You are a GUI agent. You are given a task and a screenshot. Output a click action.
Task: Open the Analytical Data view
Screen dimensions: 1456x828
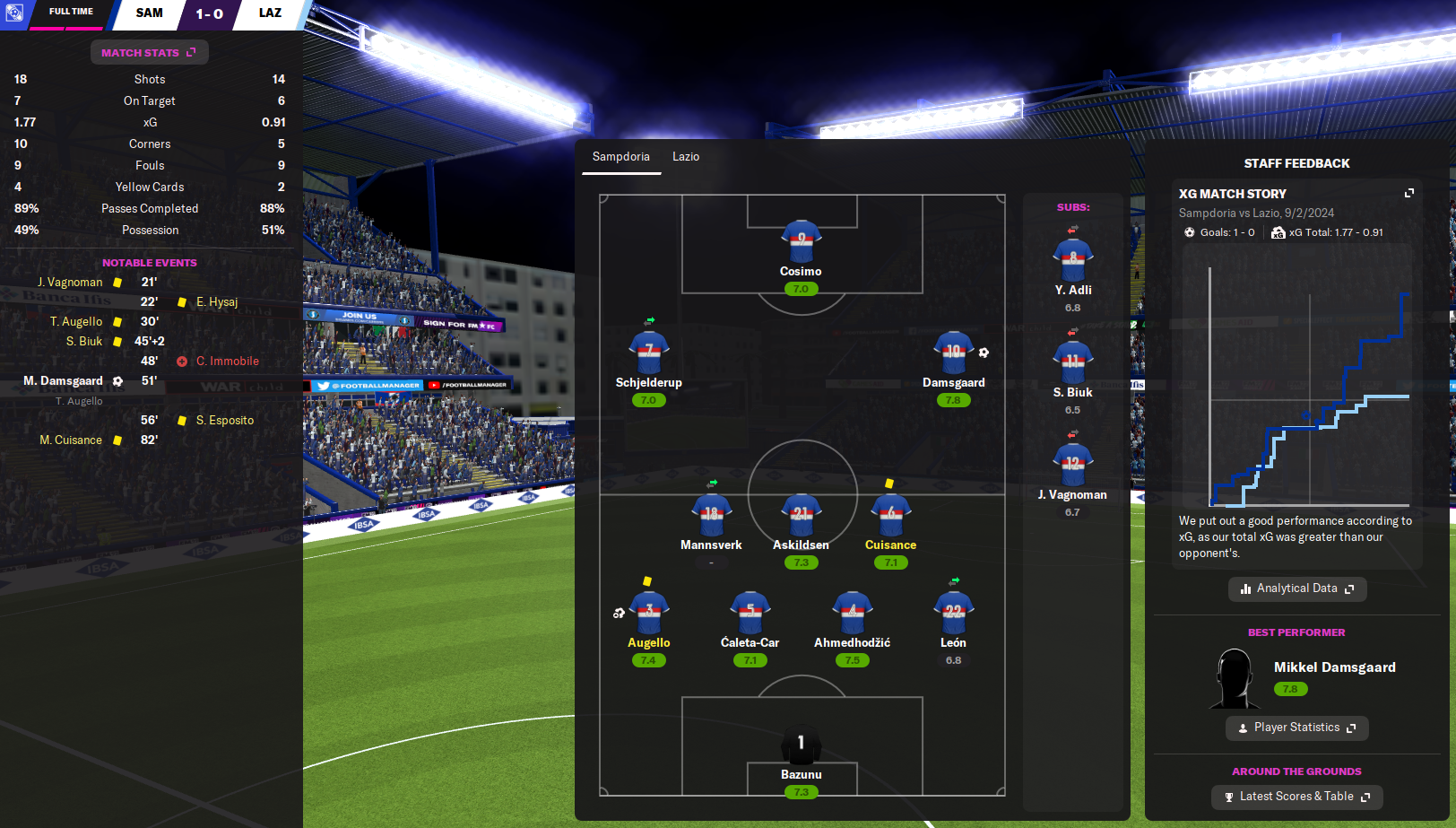[1296, 588]
